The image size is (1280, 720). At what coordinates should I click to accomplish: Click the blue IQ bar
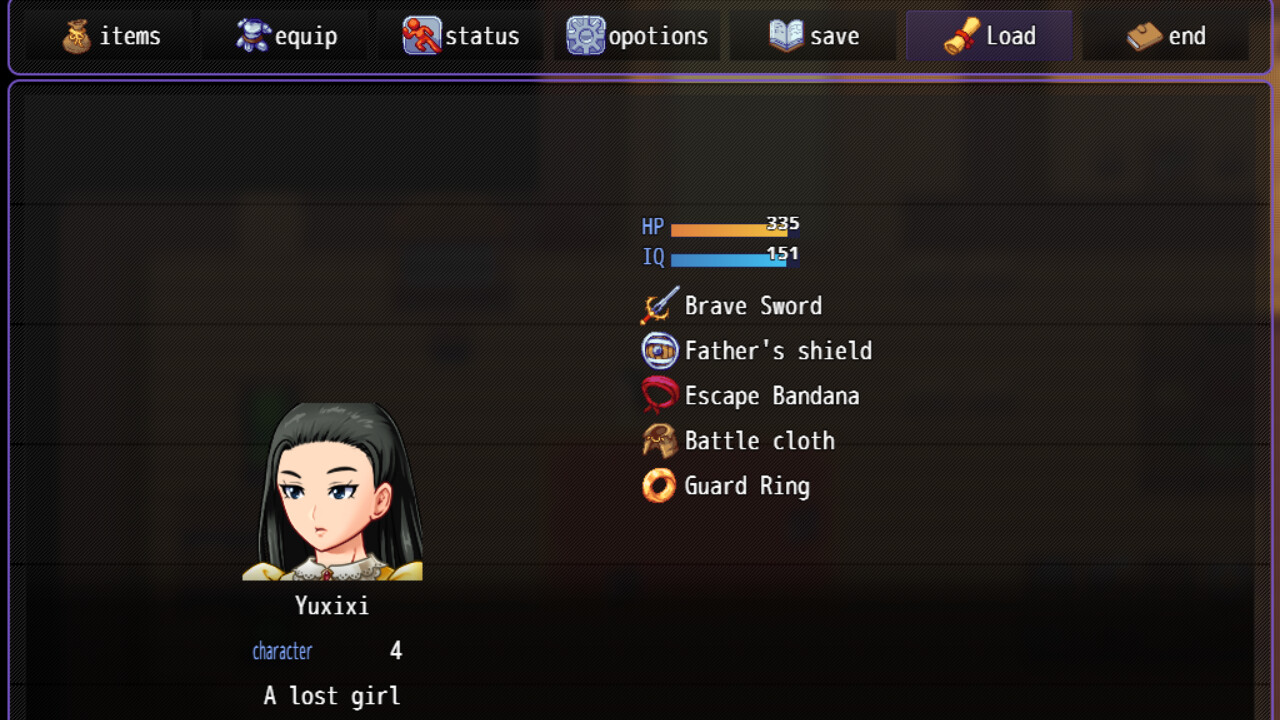730,257
